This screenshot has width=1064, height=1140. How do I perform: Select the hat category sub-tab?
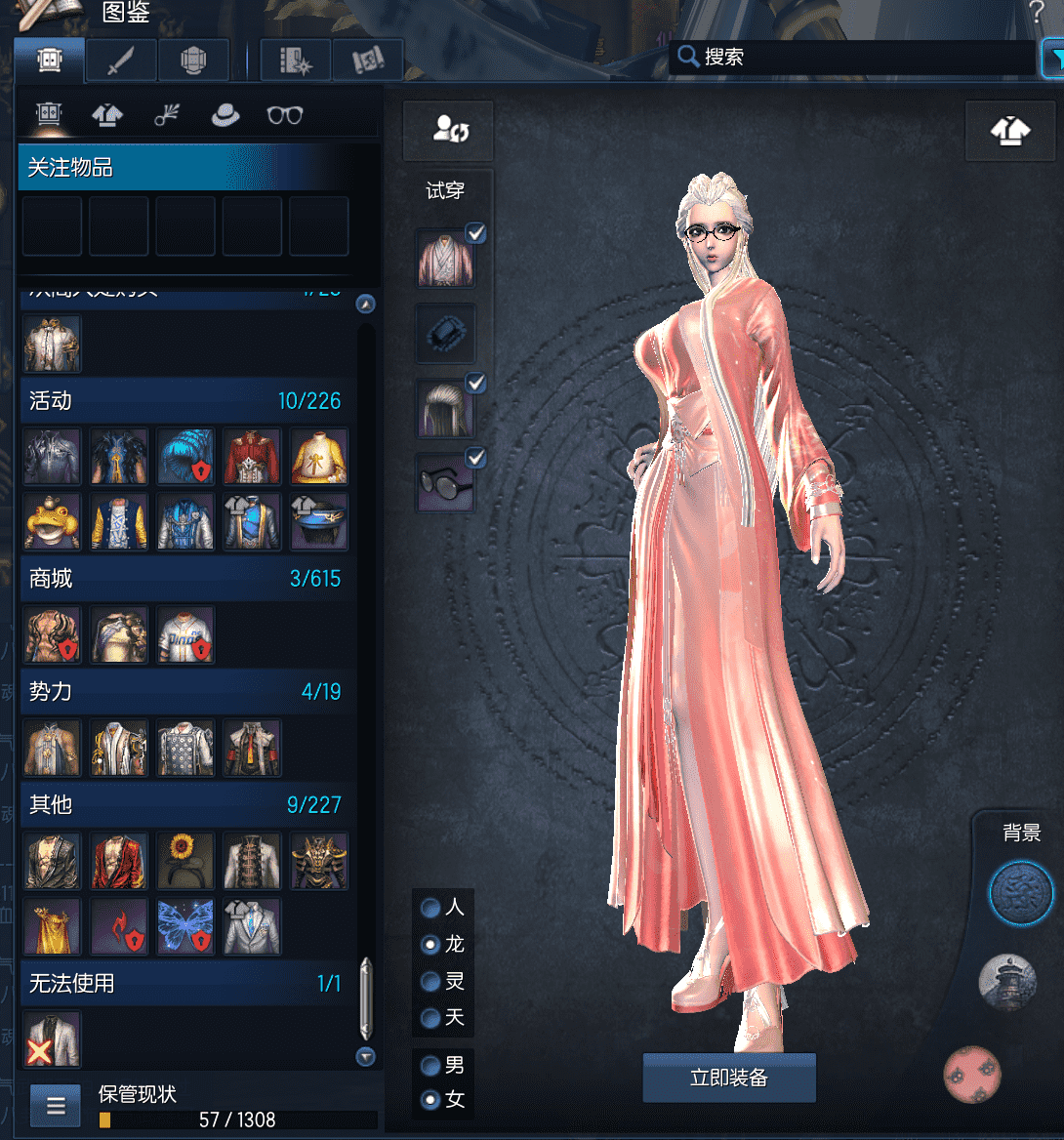click(225, 115)
